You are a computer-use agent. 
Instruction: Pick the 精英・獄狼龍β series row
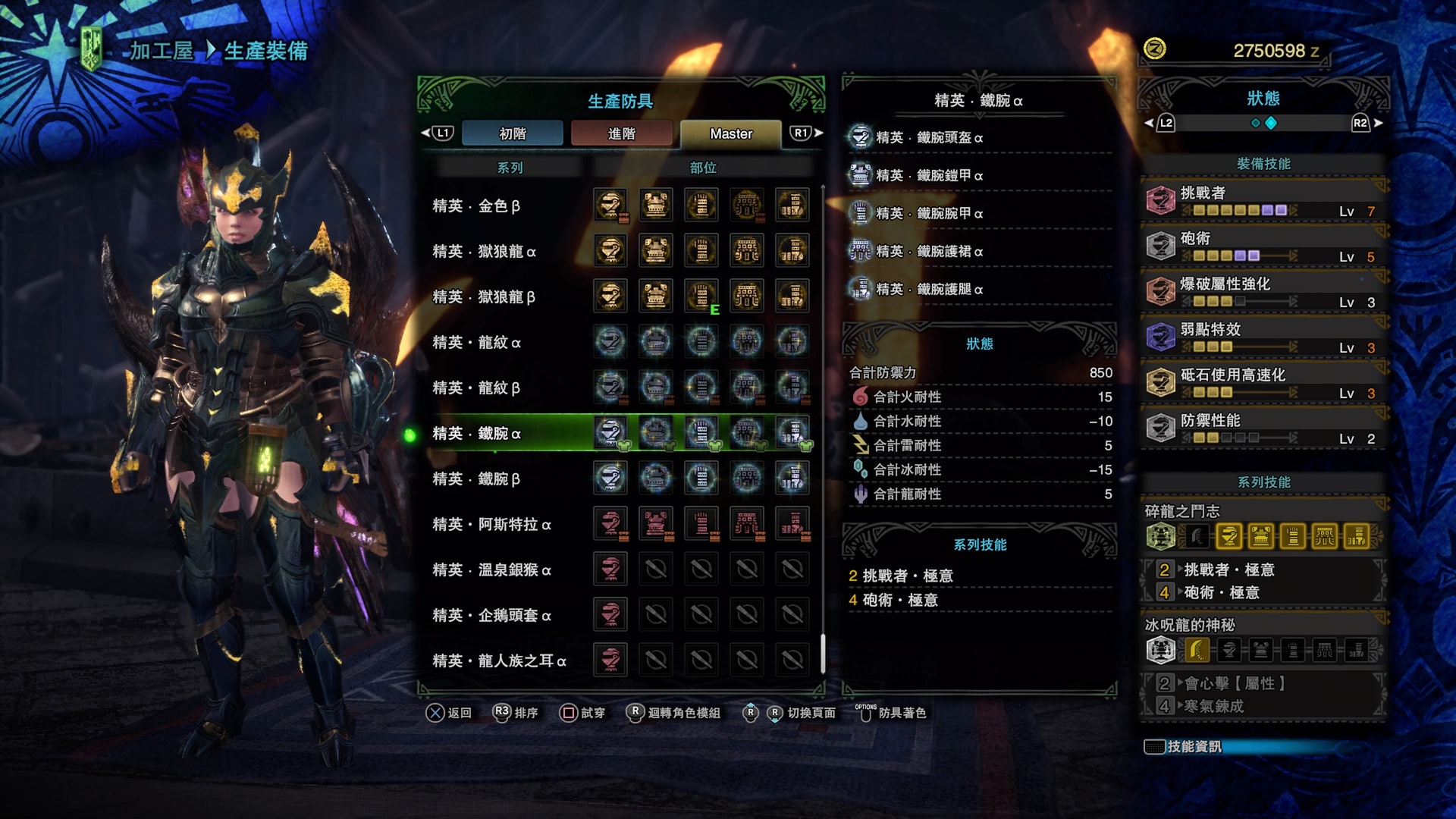tap(484, 297)
